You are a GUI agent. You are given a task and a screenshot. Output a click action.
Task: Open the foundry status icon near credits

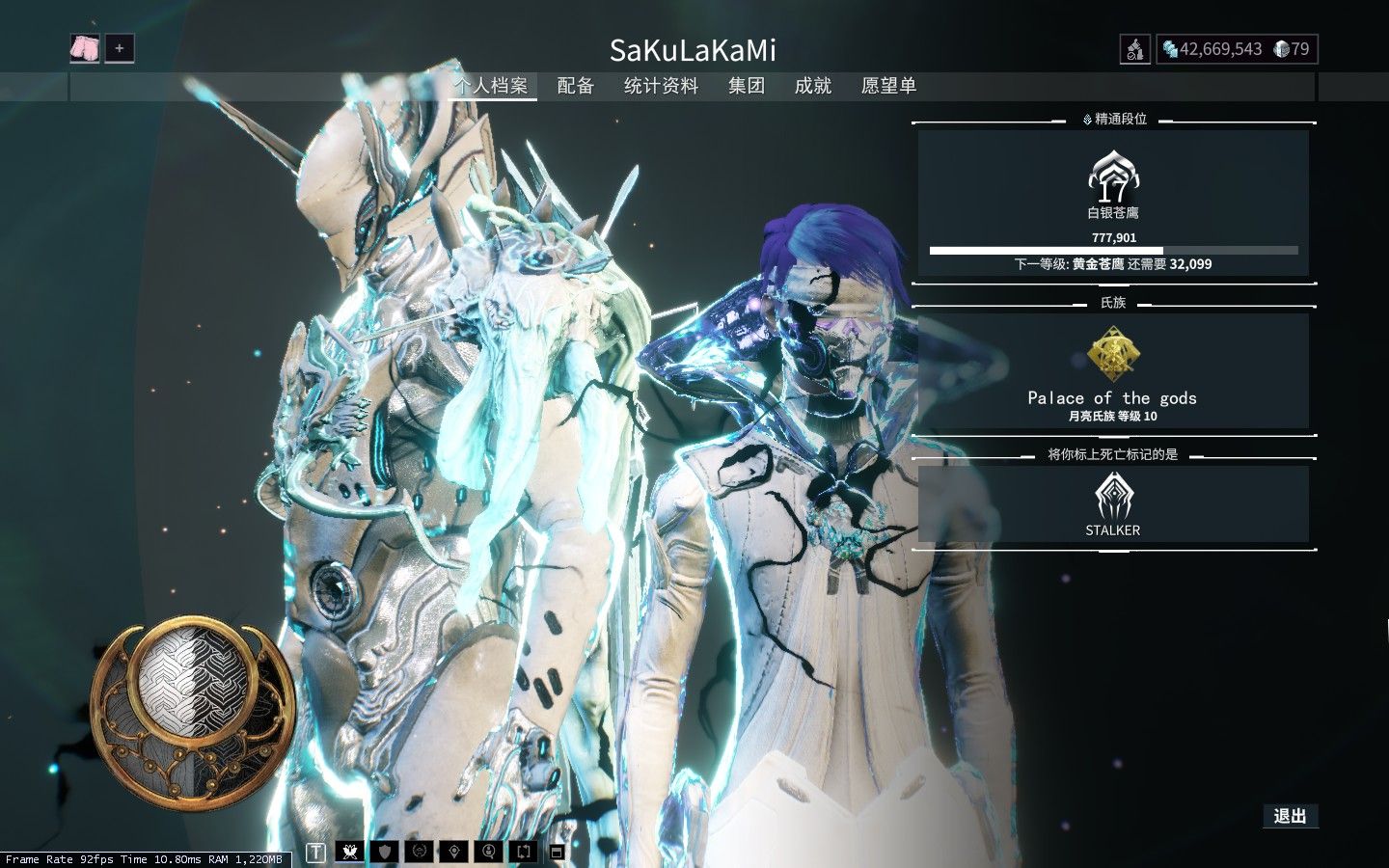click(1134, 49)
